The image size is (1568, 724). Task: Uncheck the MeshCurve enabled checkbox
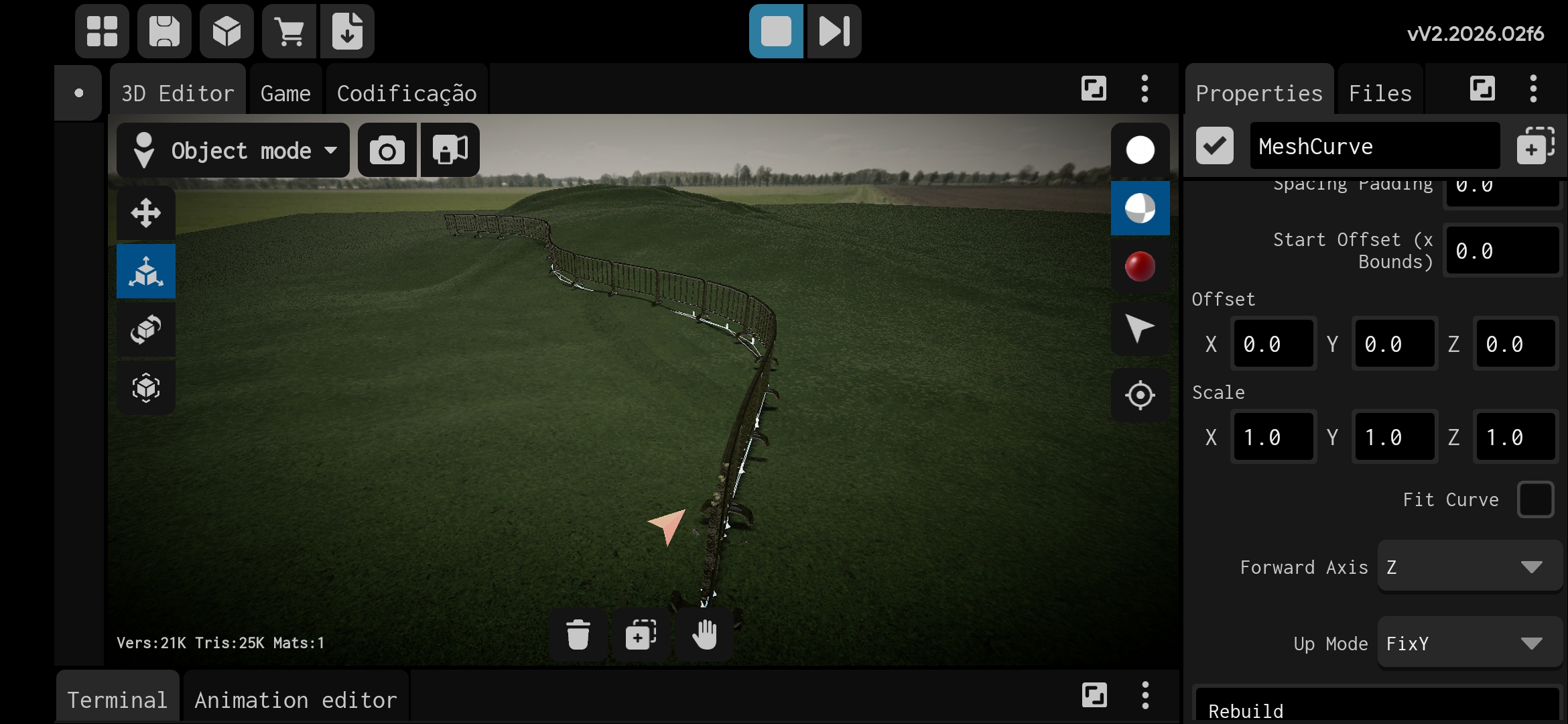coord(1214,145)
